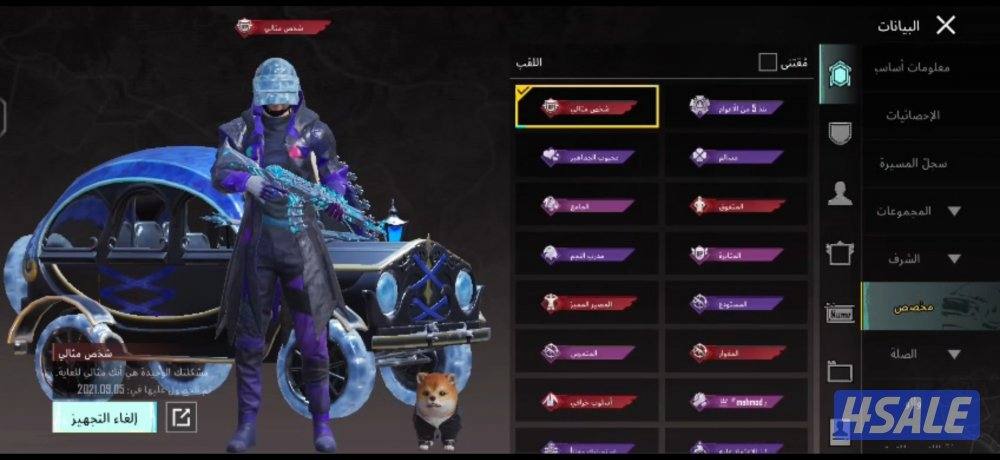Open the الإحصائيات statistics section
This screenshot has height=460, width=1000.
click(911, 115)
